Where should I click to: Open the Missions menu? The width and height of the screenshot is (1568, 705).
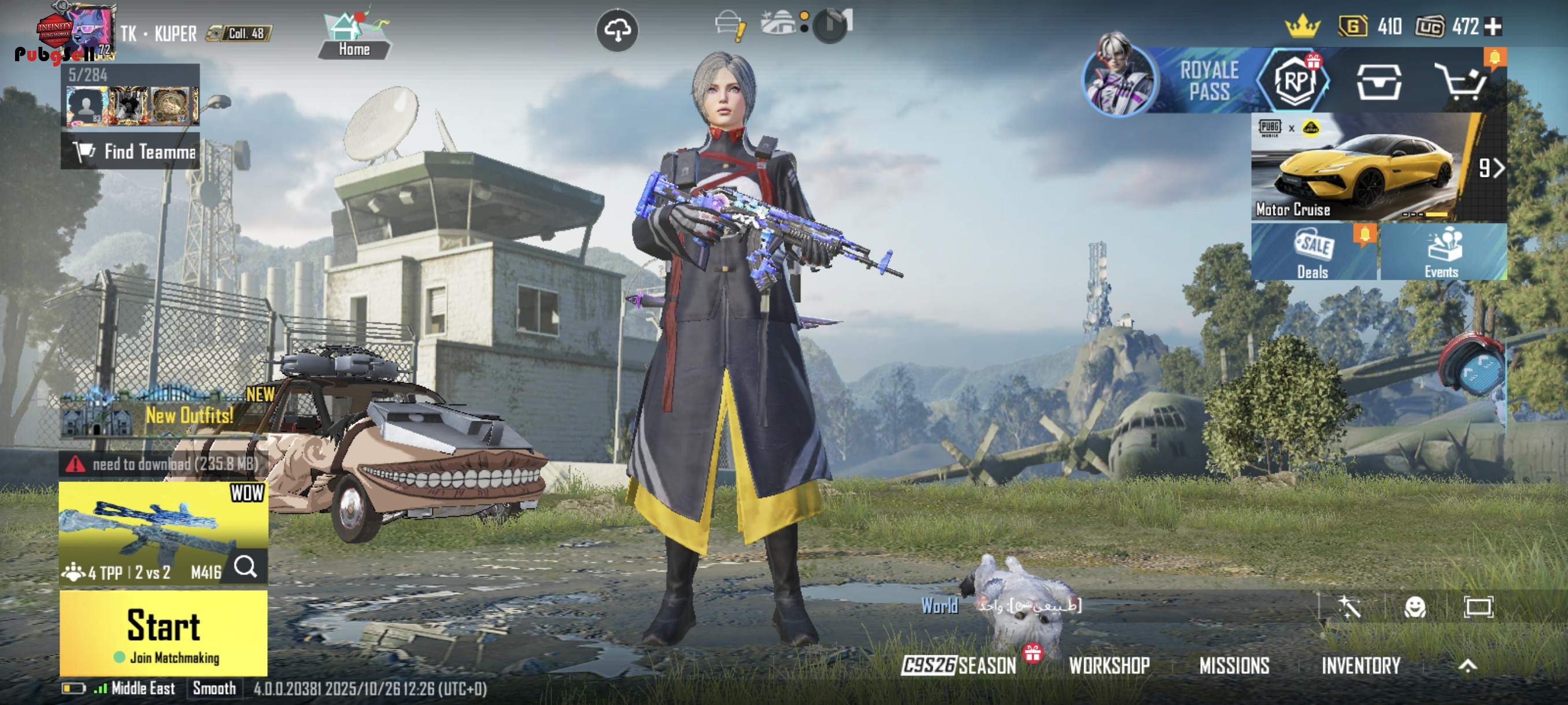[1234, 666]
